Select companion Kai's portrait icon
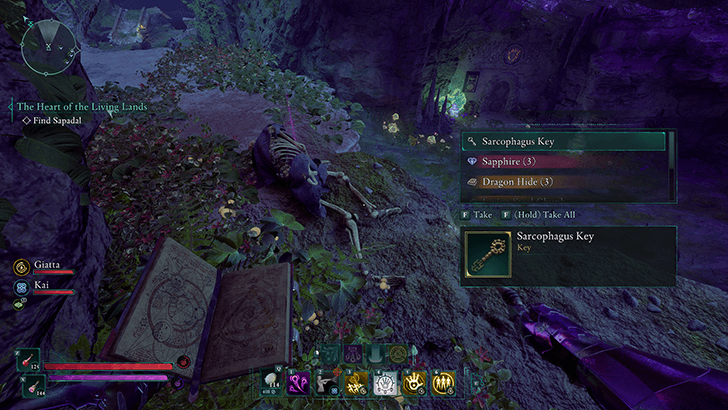728x410 pixels. coord(22,286)
